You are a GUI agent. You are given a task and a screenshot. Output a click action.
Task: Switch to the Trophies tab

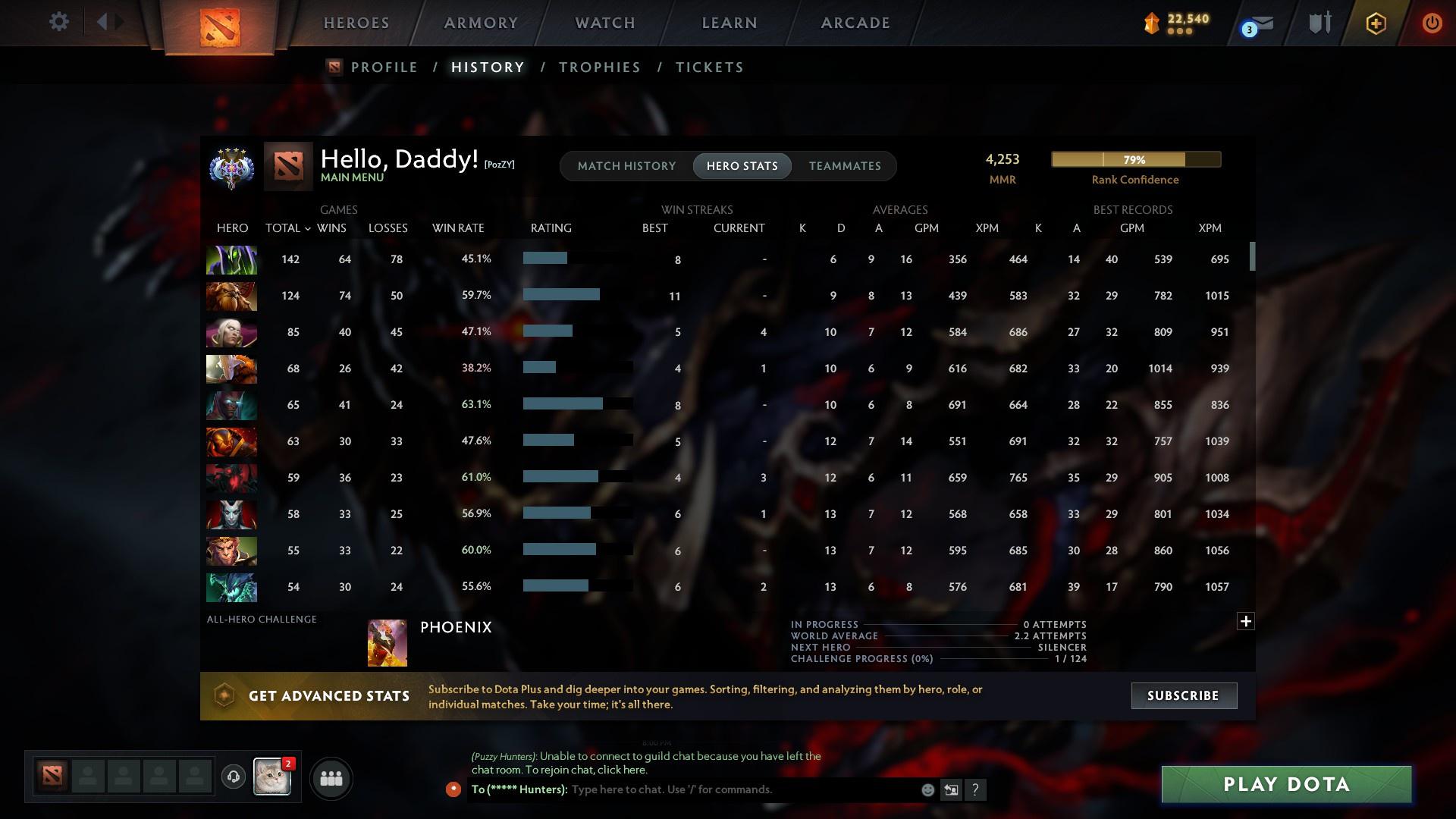[x=598, y=67]
